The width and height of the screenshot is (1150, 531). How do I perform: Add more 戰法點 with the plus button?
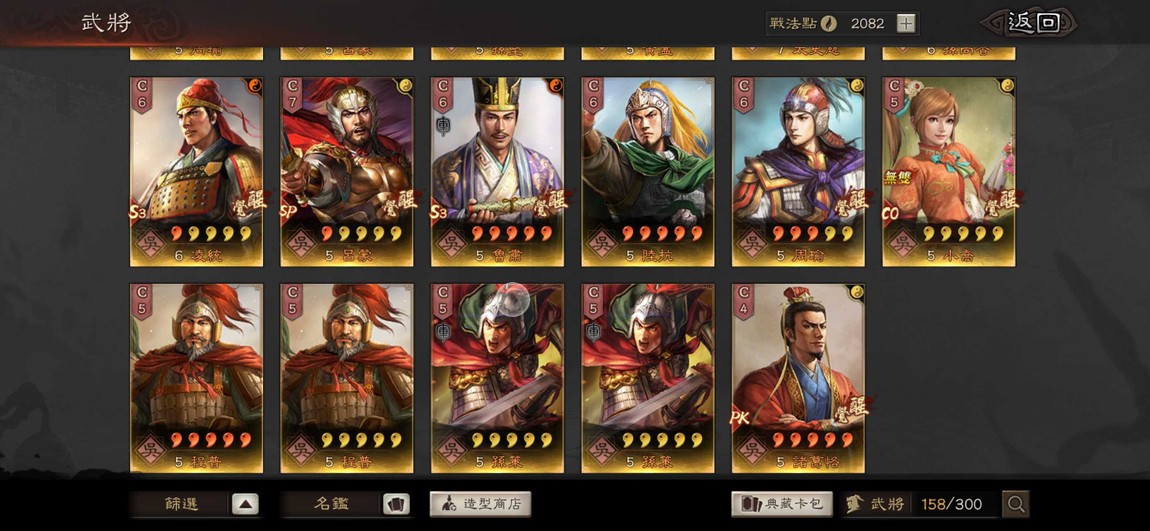(x=905, y=23)
